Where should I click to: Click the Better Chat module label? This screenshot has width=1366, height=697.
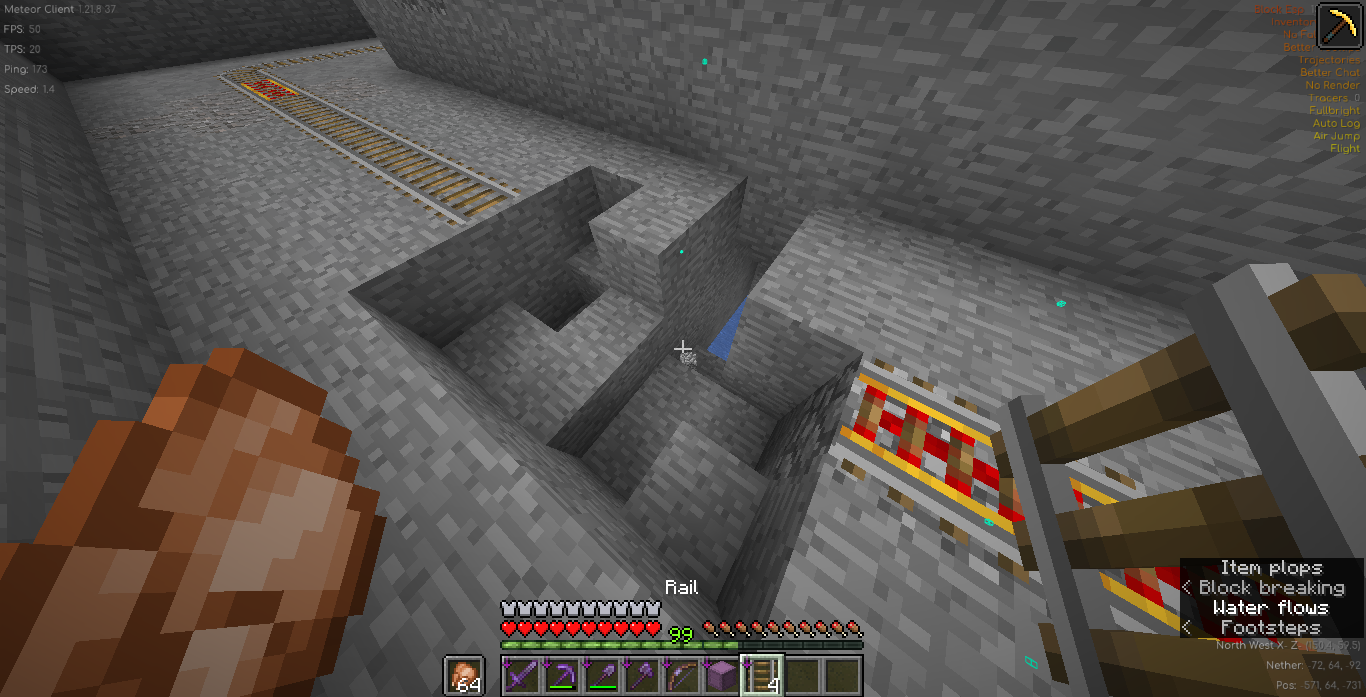(x=1330, y=73)
